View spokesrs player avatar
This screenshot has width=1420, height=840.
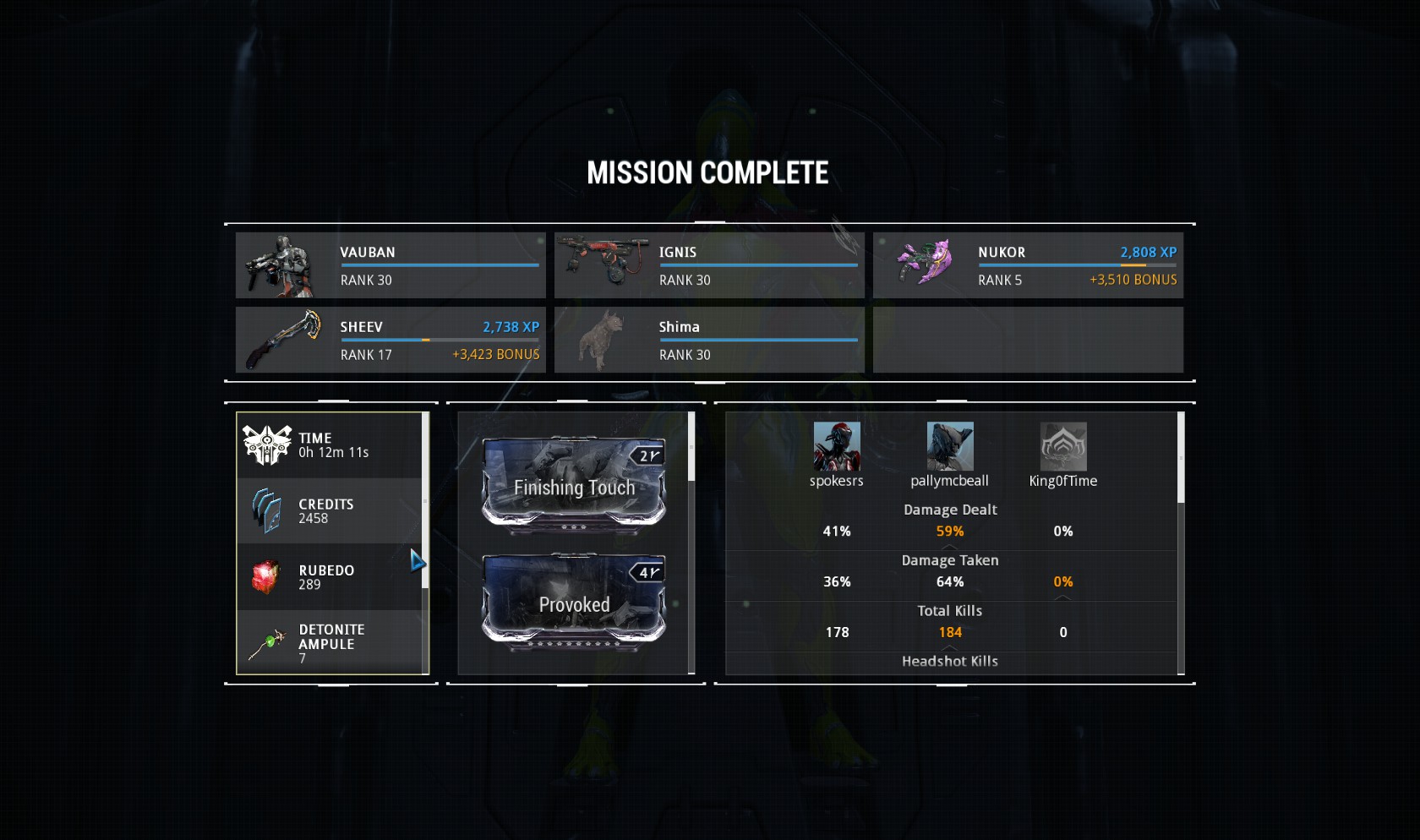[x=837, y=446]
